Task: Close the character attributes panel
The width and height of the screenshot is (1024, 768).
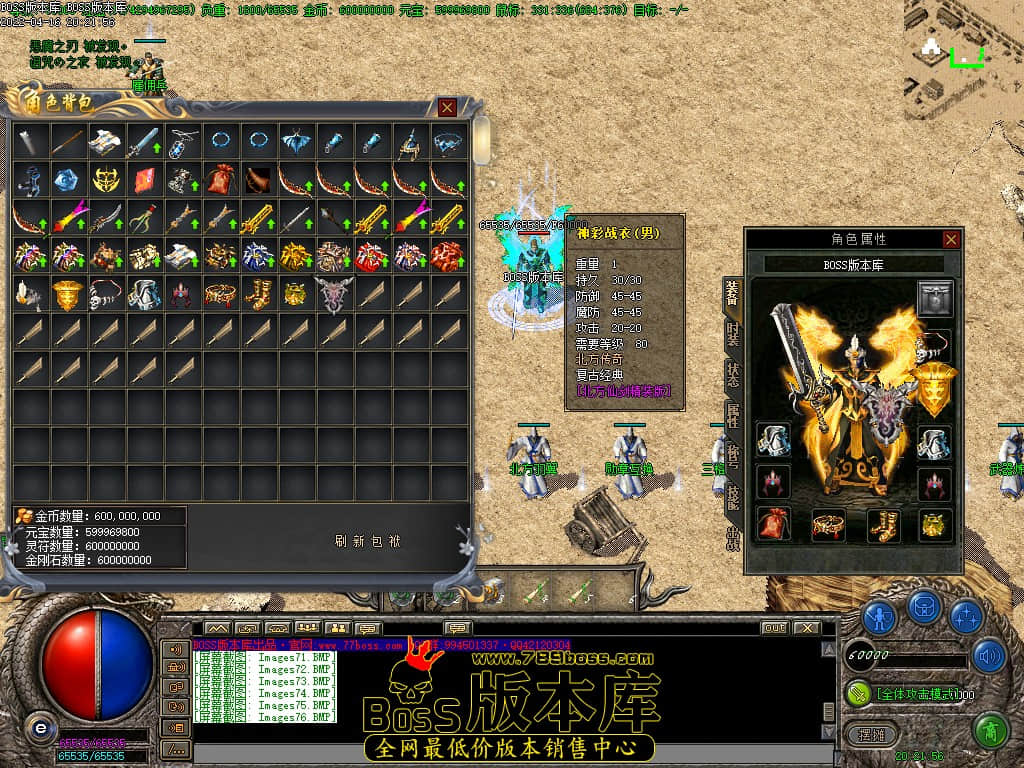Action: click(951, 239)
